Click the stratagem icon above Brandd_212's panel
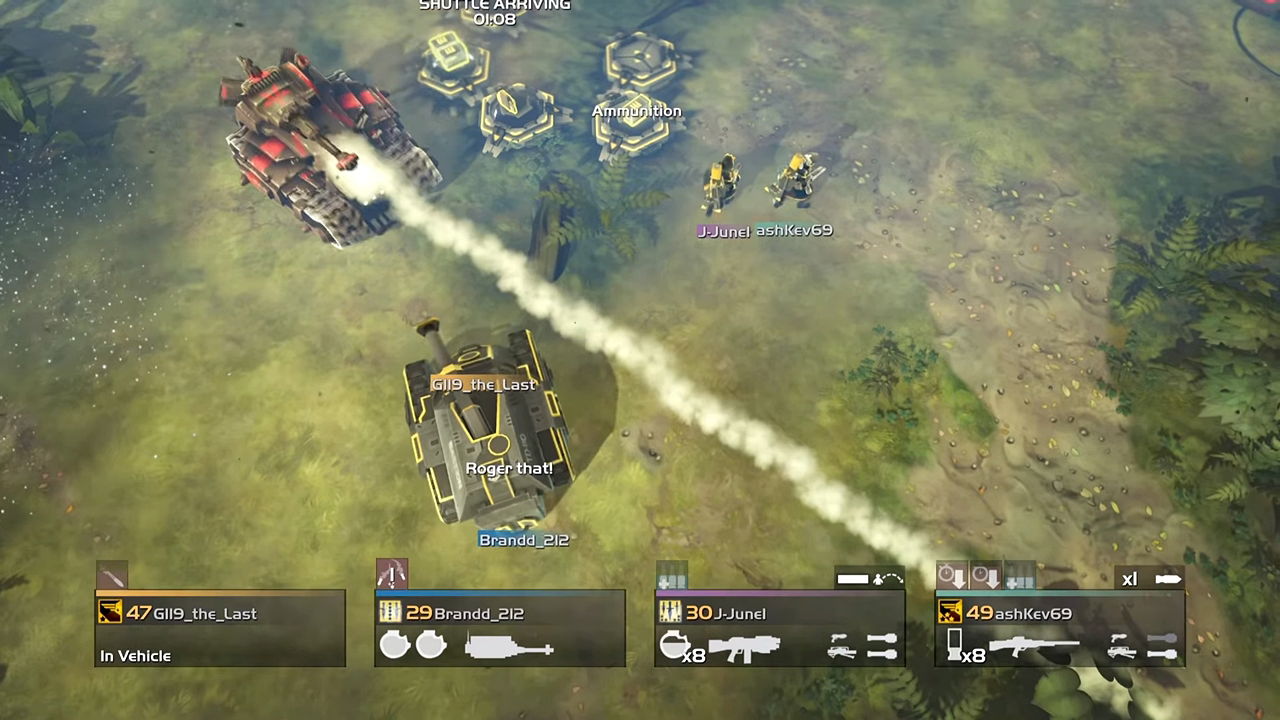Image resolution: width=1280 pixels, height=720 pixels. tap(391, 575)
